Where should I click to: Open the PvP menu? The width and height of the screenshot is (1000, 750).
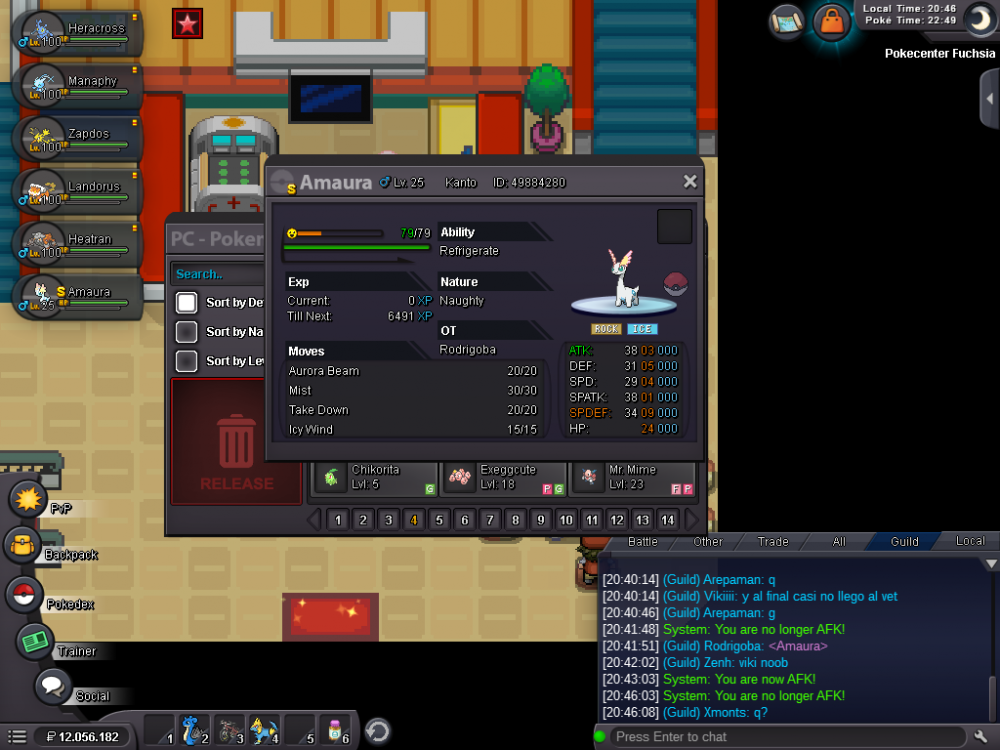29,499
